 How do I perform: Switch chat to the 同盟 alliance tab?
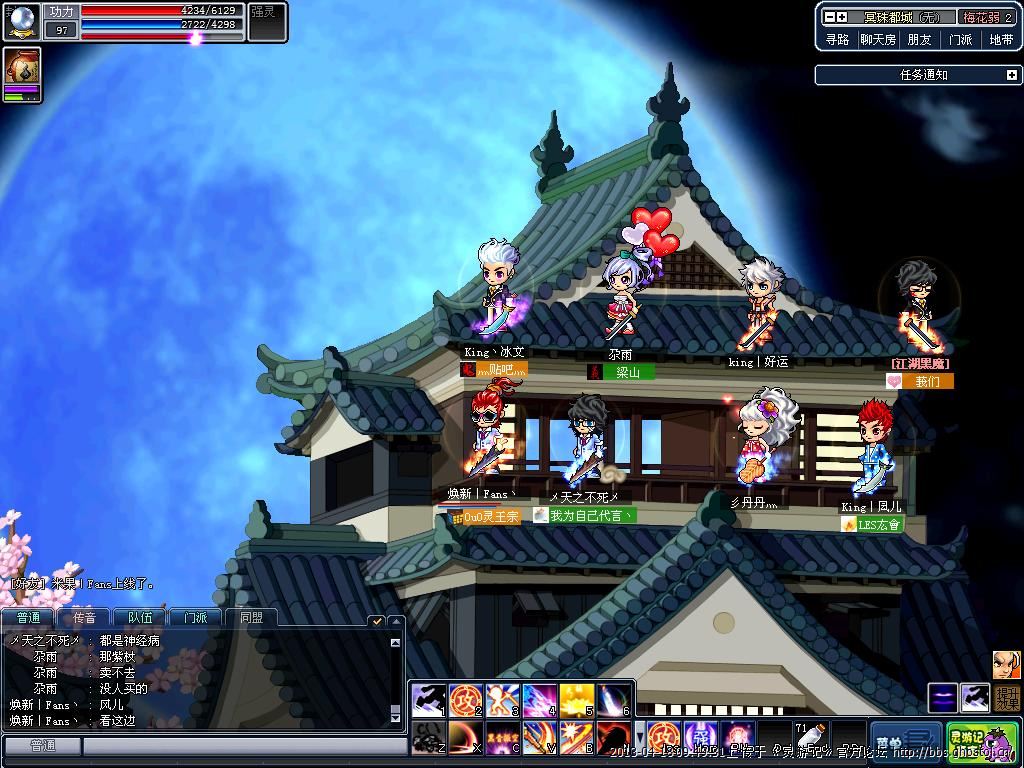click(251, 618)
